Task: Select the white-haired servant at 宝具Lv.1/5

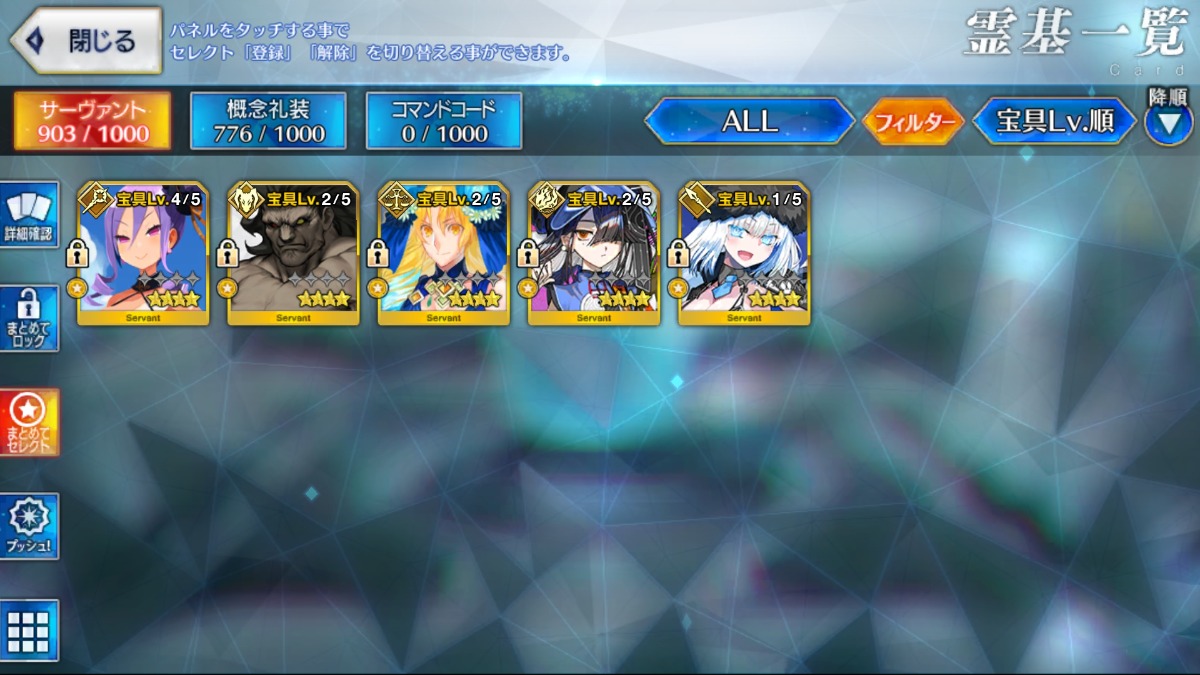Action: pyautogui.click(x=744, y=254)
